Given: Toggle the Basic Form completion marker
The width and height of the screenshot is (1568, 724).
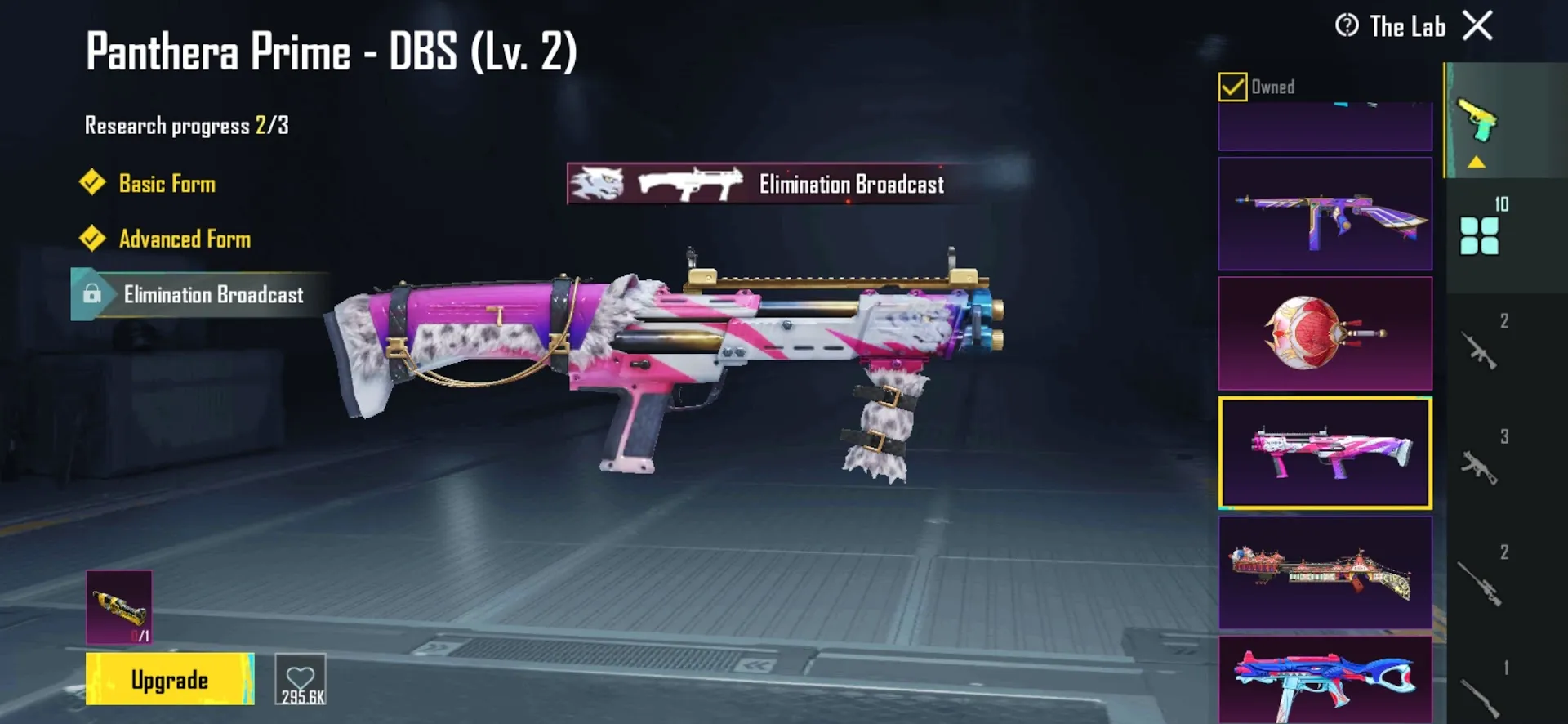Looking at the screenshot, I should [92, 183].
